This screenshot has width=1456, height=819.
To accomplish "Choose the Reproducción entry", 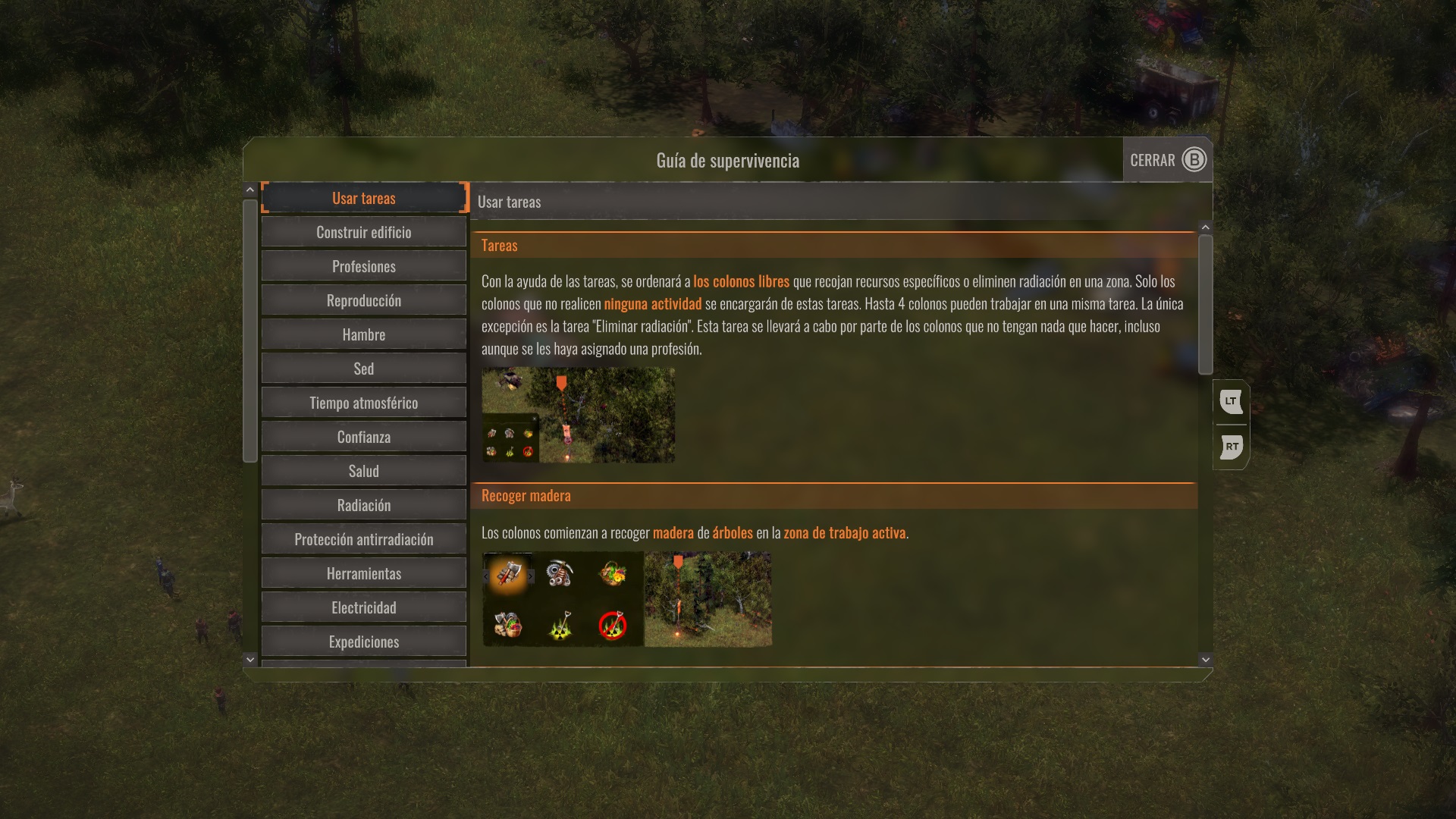I will [x=364, y=300].
